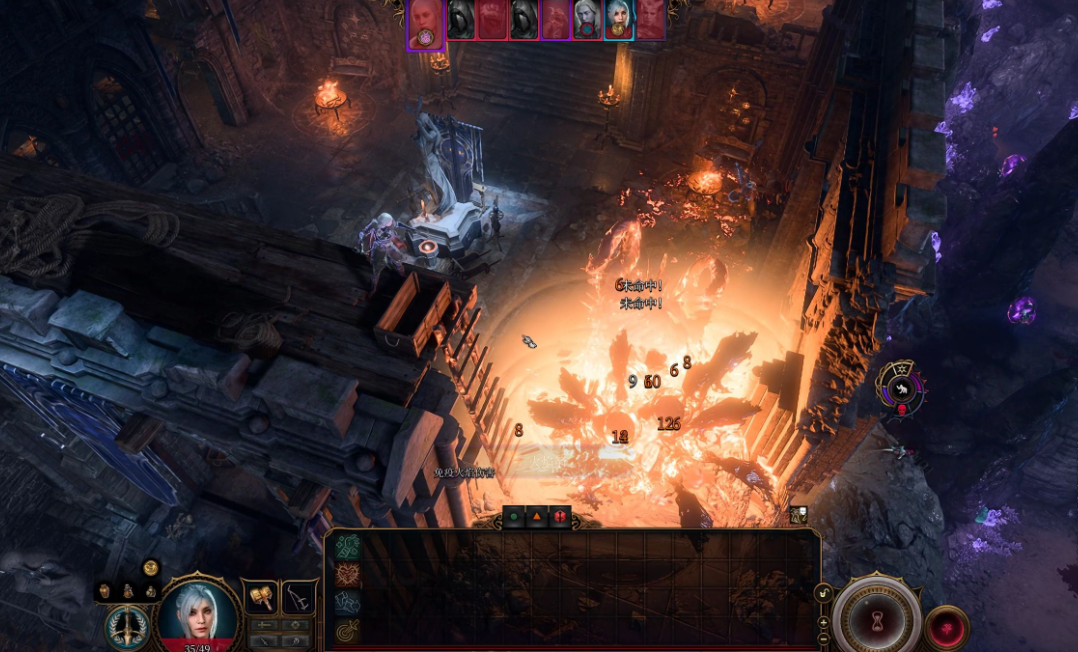The width and height of the screenshot is (1078, 652).
Task: End turn with the hourglass button
Action: (x=876, y=619)
